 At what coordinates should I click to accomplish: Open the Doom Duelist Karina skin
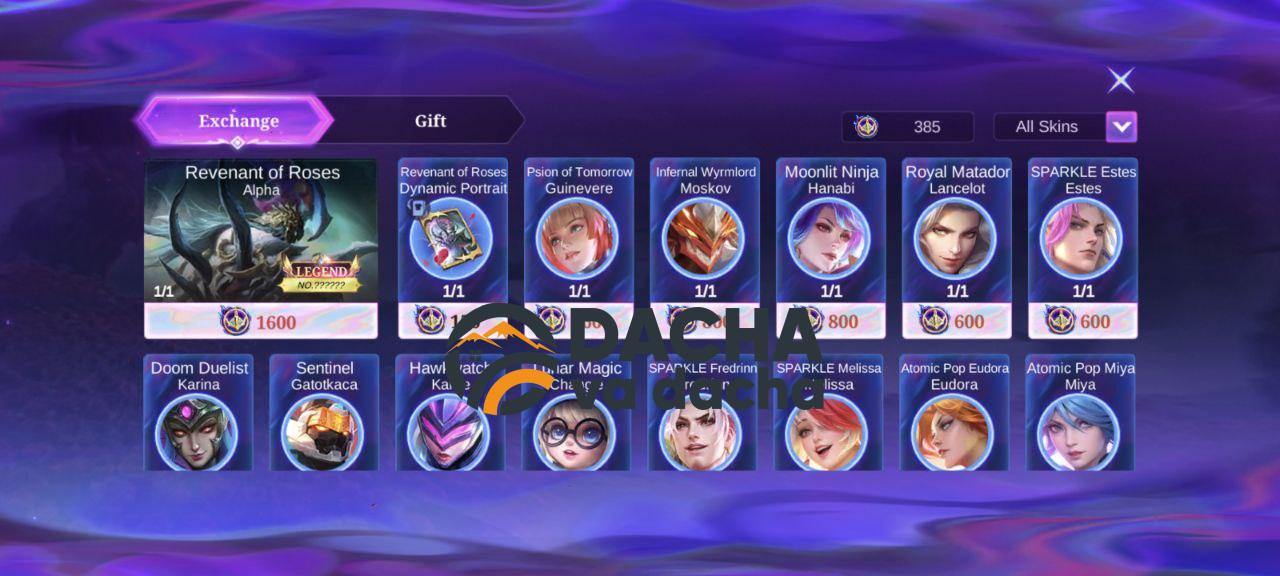[198, 420]
